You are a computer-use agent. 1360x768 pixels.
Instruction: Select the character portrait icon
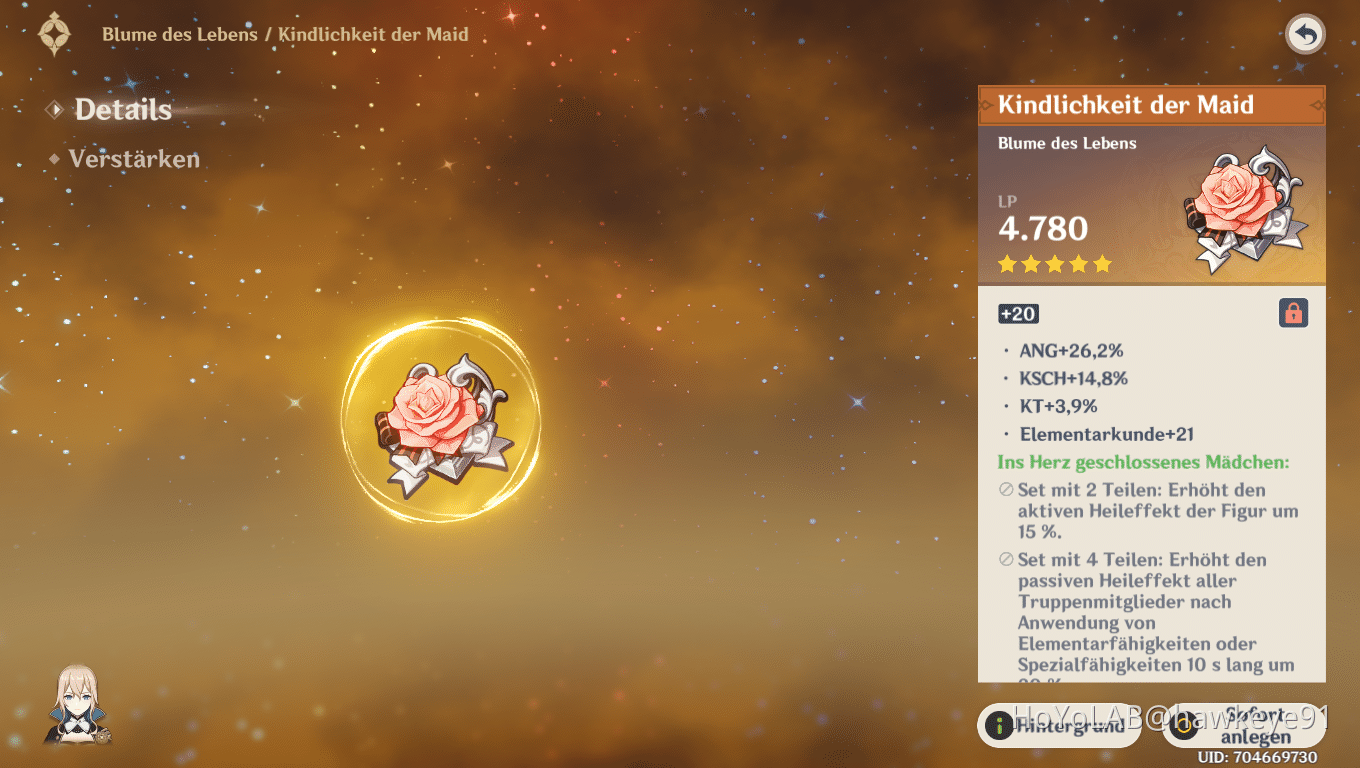[x=78, y=705]
